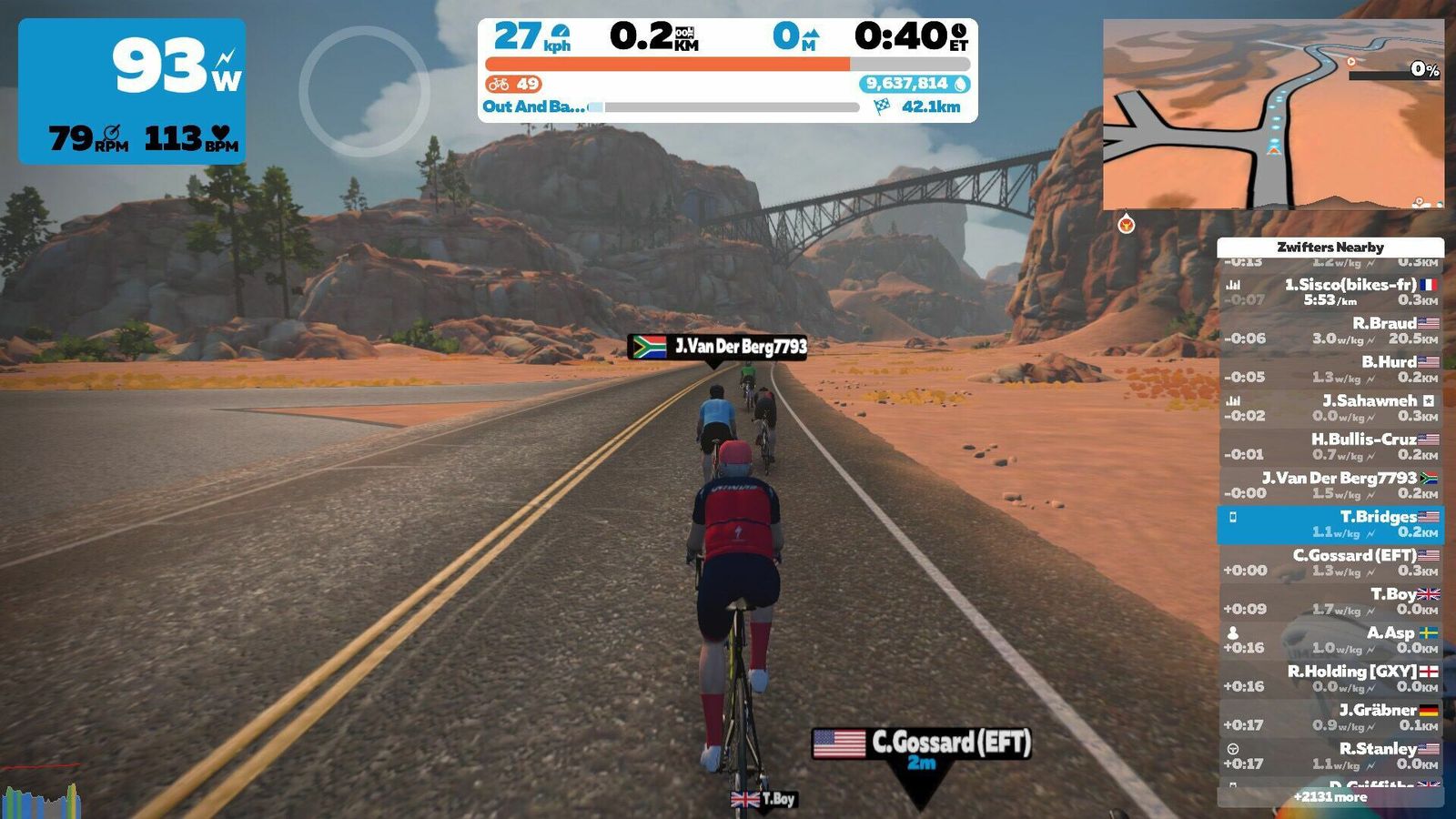Select R.Holding [GXY] rider entry
1456x819 pixels.
pos(1330,679)
